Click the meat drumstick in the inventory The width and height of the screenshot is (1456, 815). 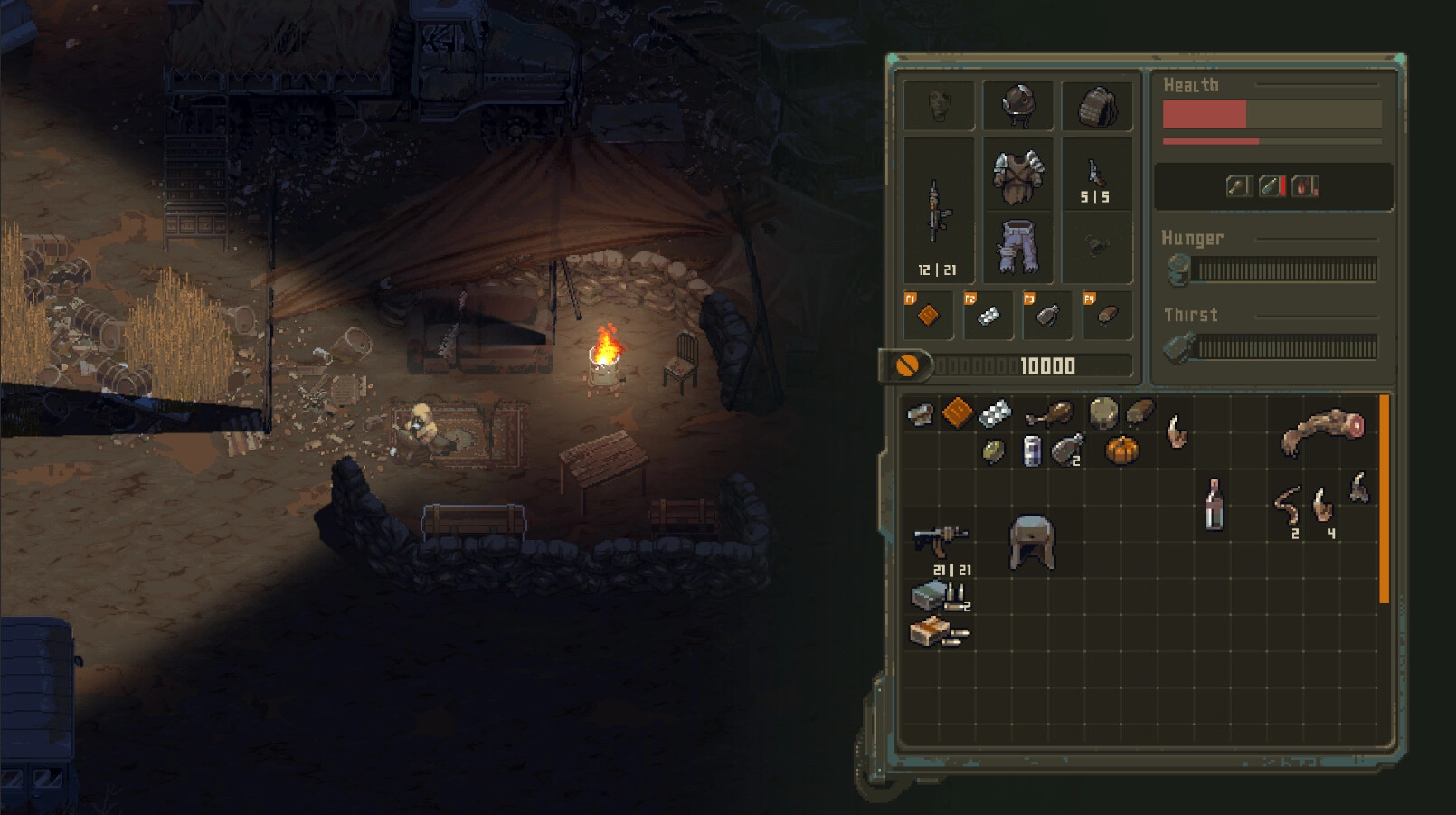(1049, 415)
